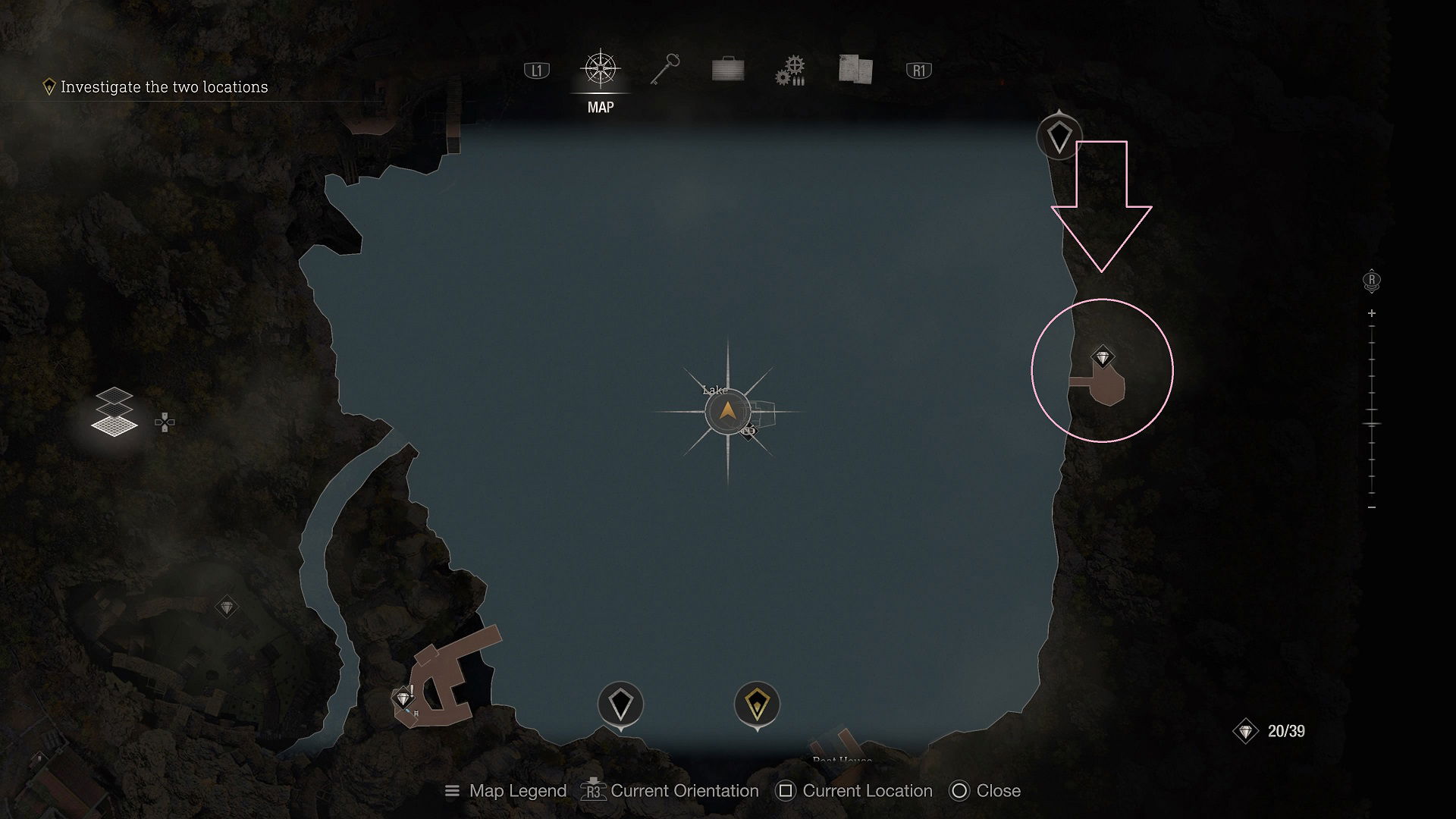Click the circled treasure marker
This screenshot has width=1456, height=819.
(x=1103, y=357)
